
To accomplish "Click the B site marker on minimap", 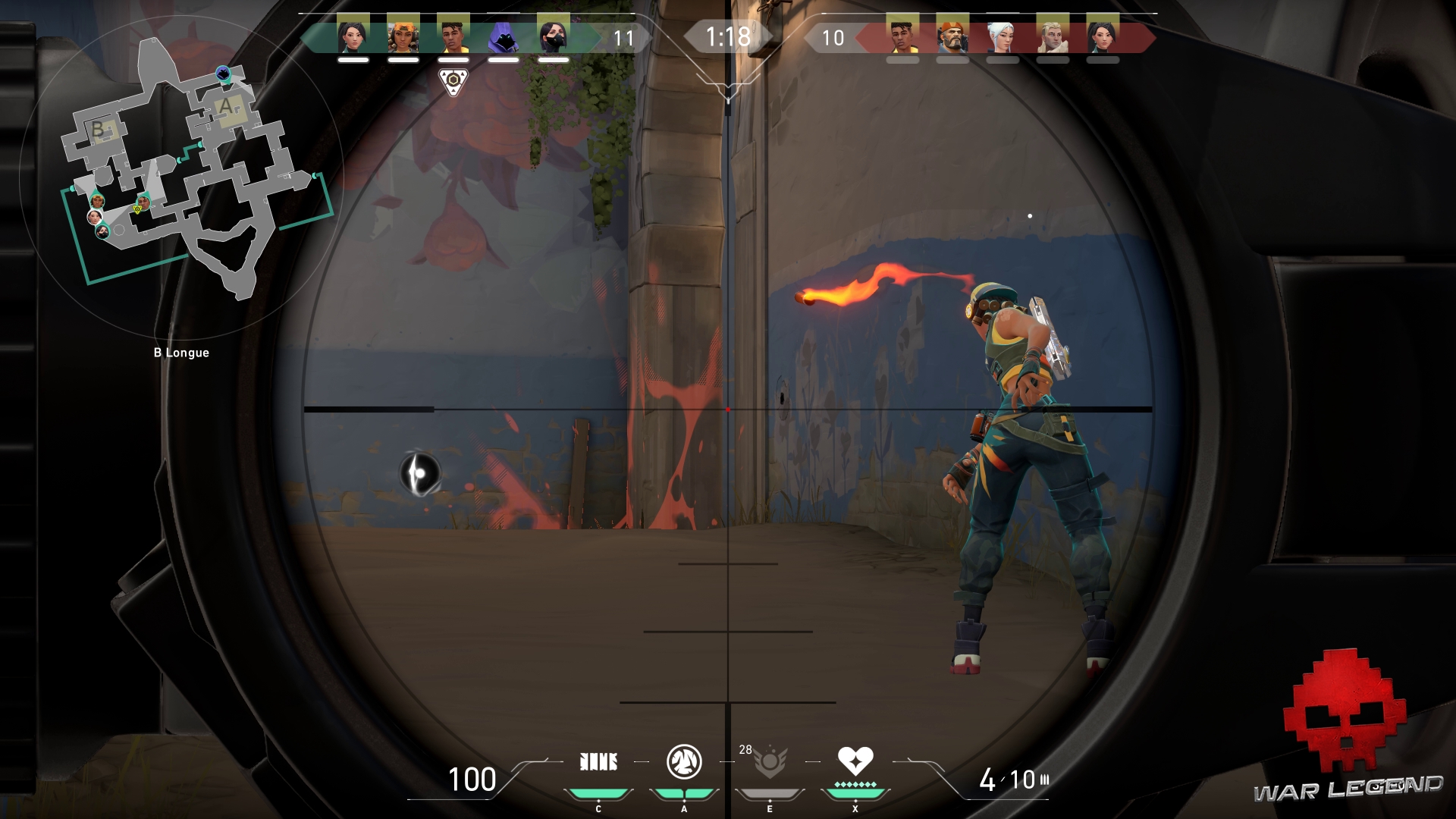I will 98,130.
